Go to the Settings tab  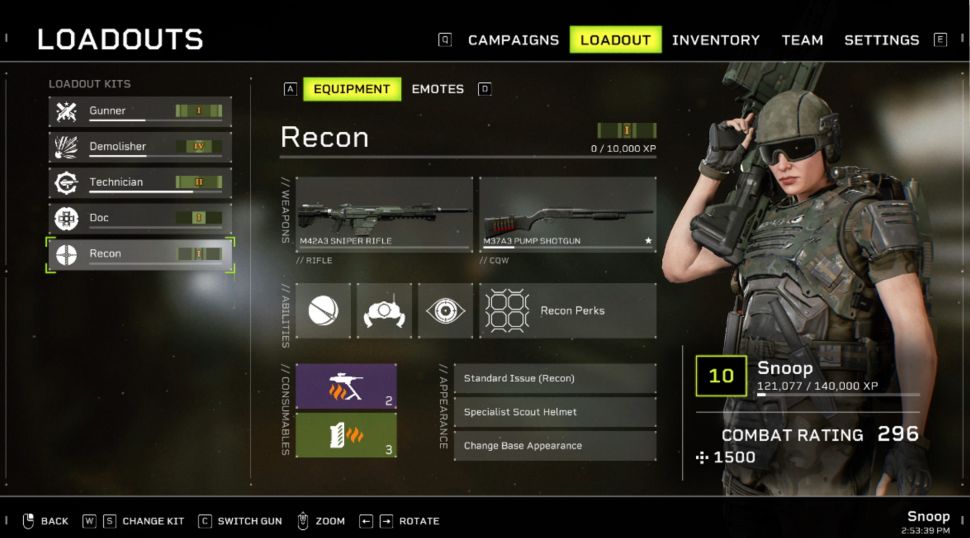pos(881,40)
